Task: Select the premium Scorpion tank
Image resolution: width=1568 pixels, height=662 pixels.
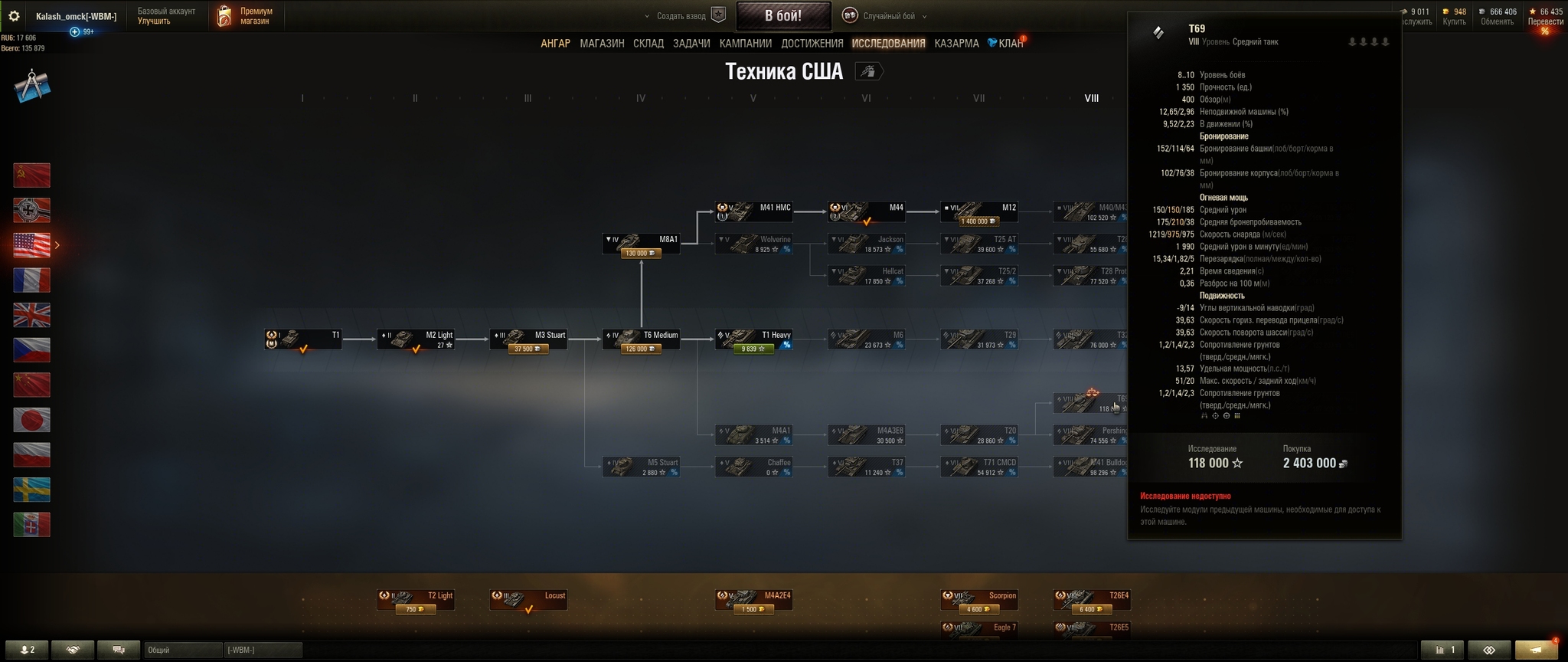Action: coord(978,600)
